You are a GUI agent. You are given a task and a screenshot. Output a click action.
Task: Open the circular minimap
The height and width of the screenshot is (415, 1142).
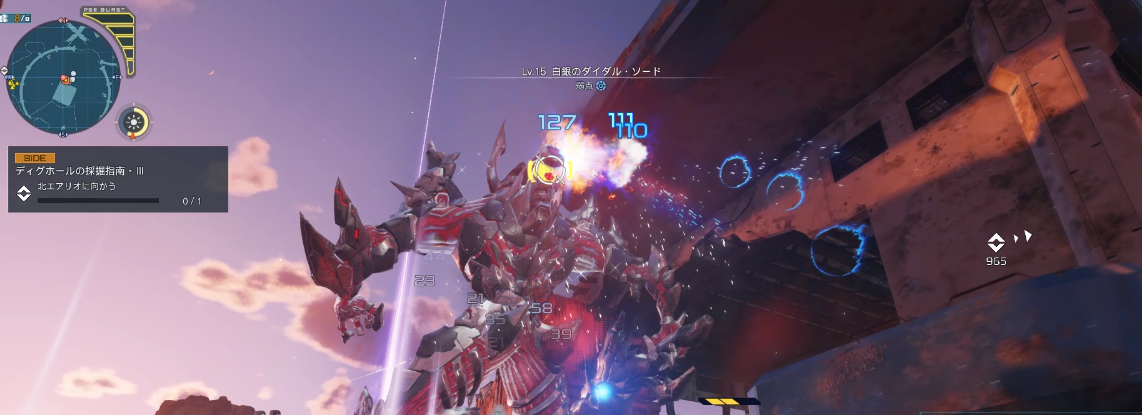(x=64, y=76)
